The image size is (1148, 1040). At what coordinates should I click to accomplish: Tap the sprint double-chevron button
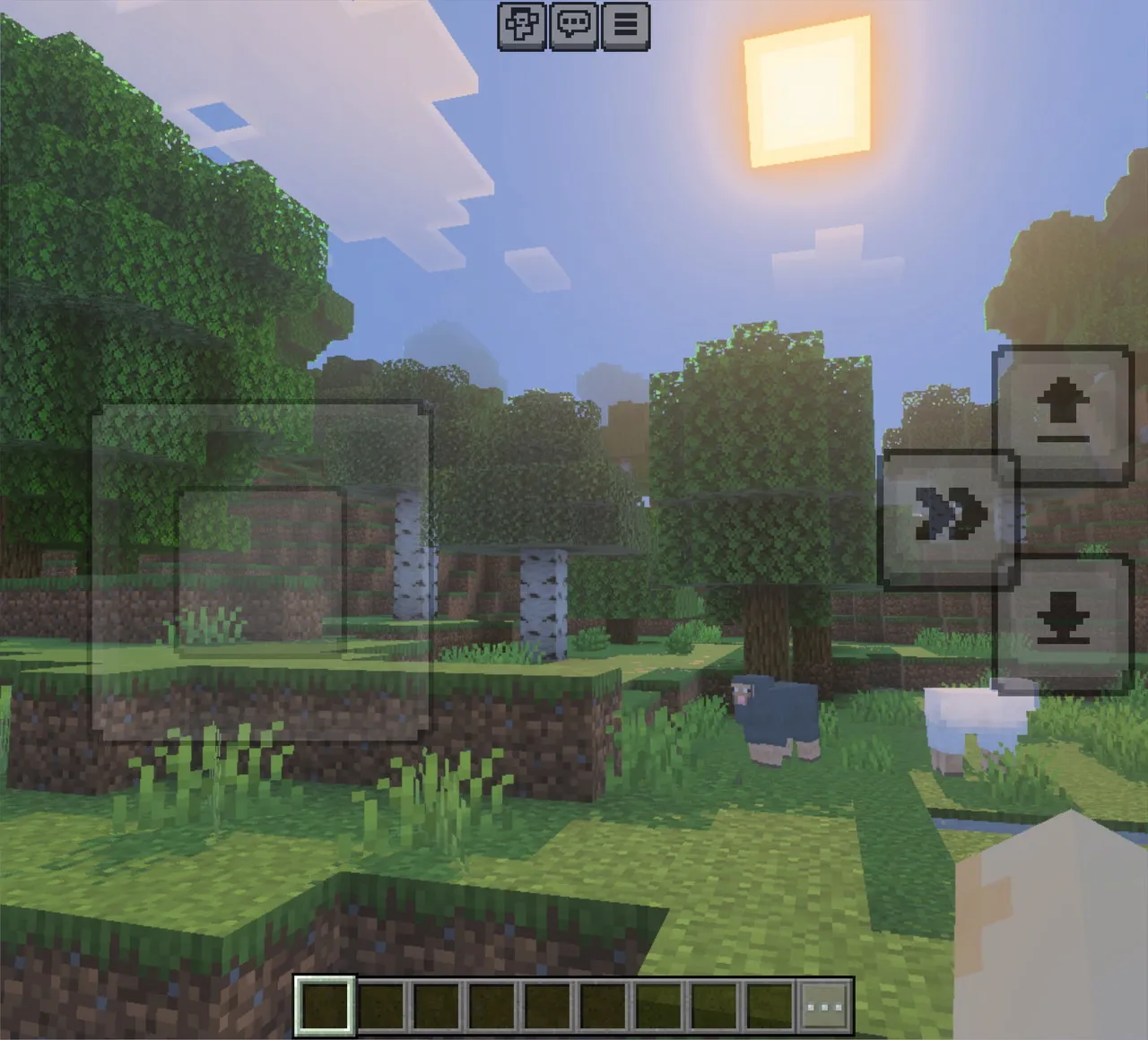pyautogui.click(x=949, y=513)
